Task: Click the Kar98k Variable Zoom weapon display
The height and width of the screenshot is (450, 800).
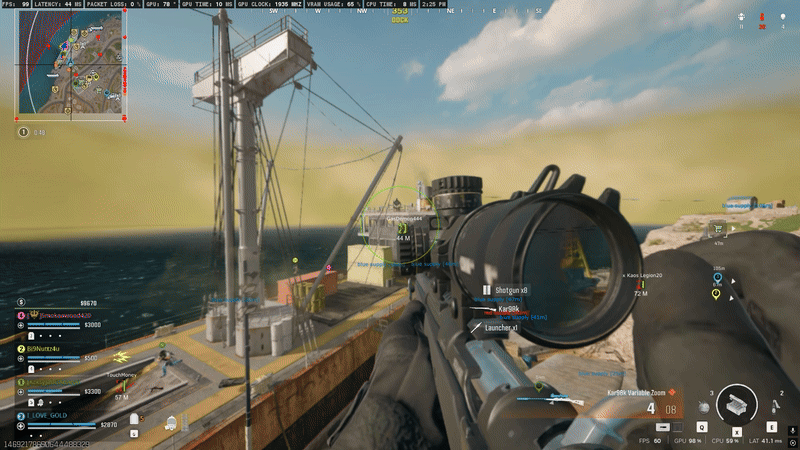Action: [642, 392]
